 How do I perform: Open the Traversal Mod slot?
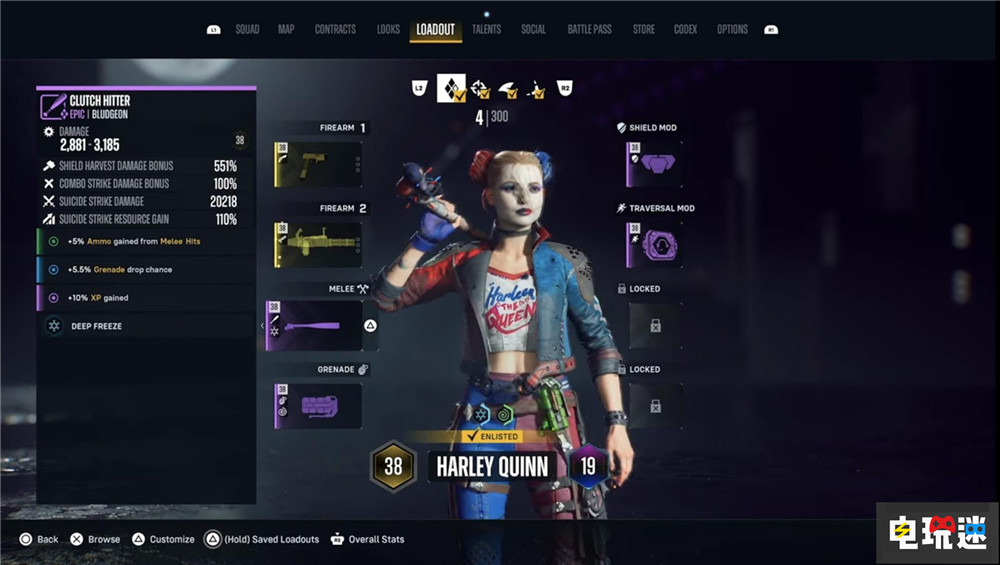pos(655,245)
